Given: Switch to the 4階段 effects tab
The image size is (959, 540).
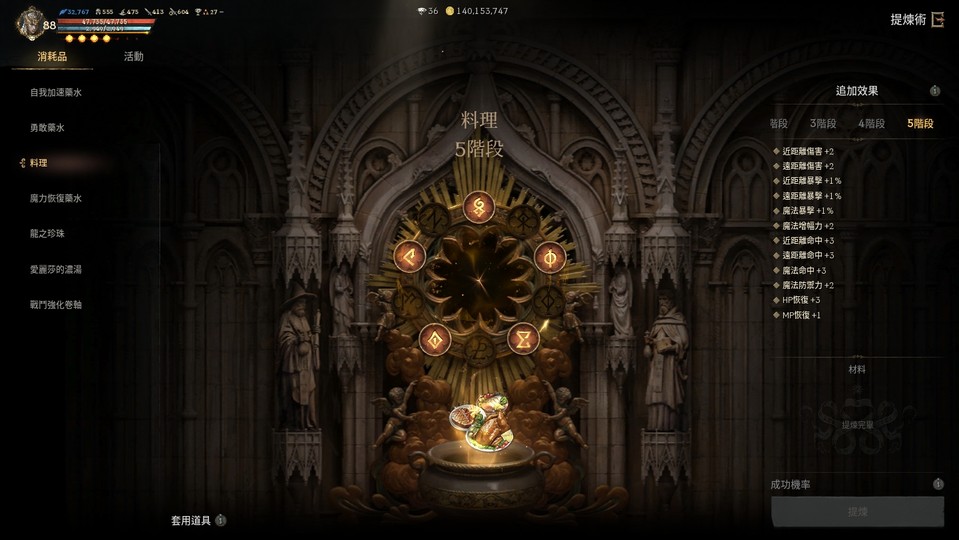Looking at the screenshot, I should (x=871, y=124).
